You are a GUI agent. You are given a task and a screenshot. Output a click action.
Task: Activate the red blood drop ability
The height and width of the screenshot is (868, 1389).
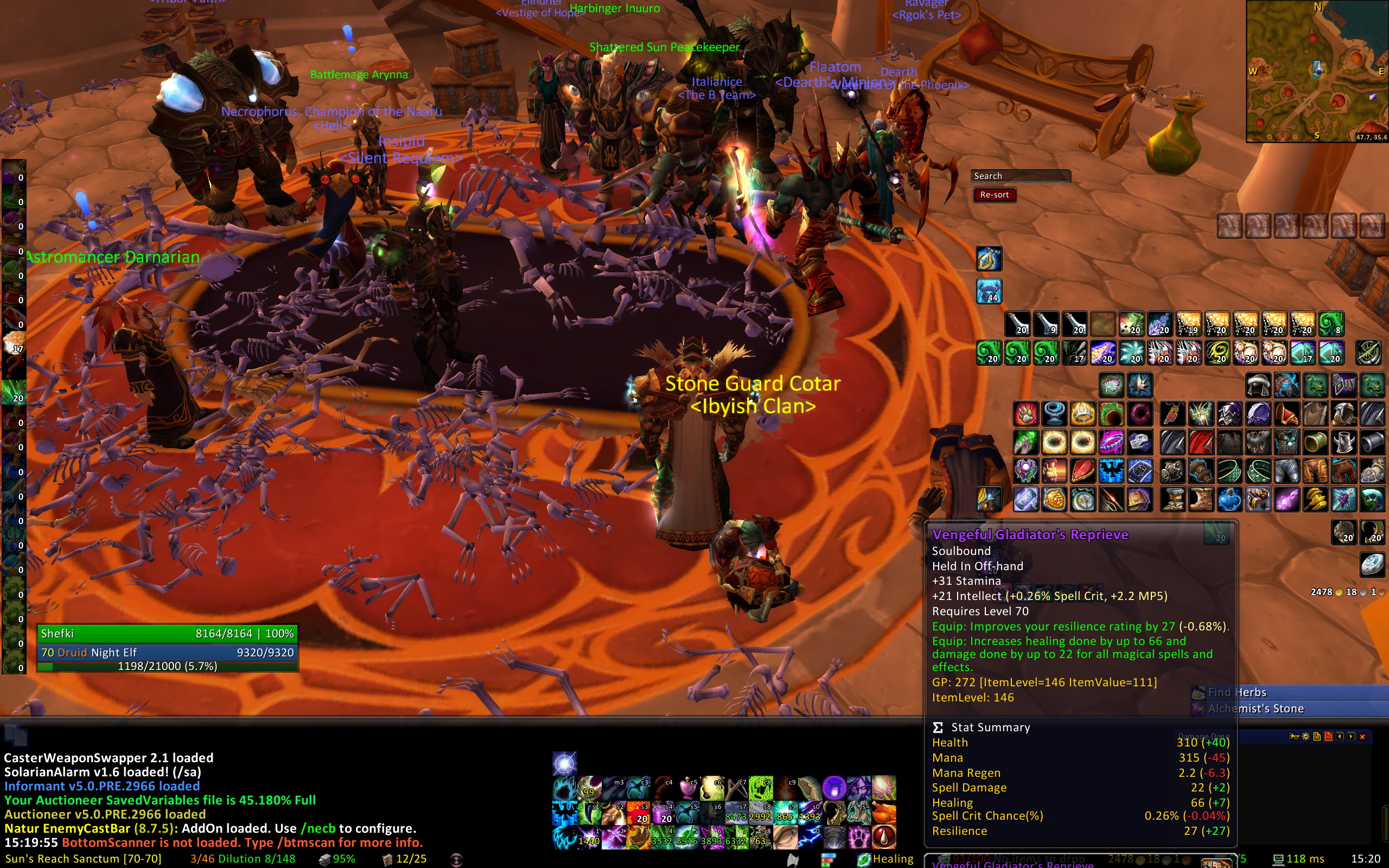tap(884, 837)
